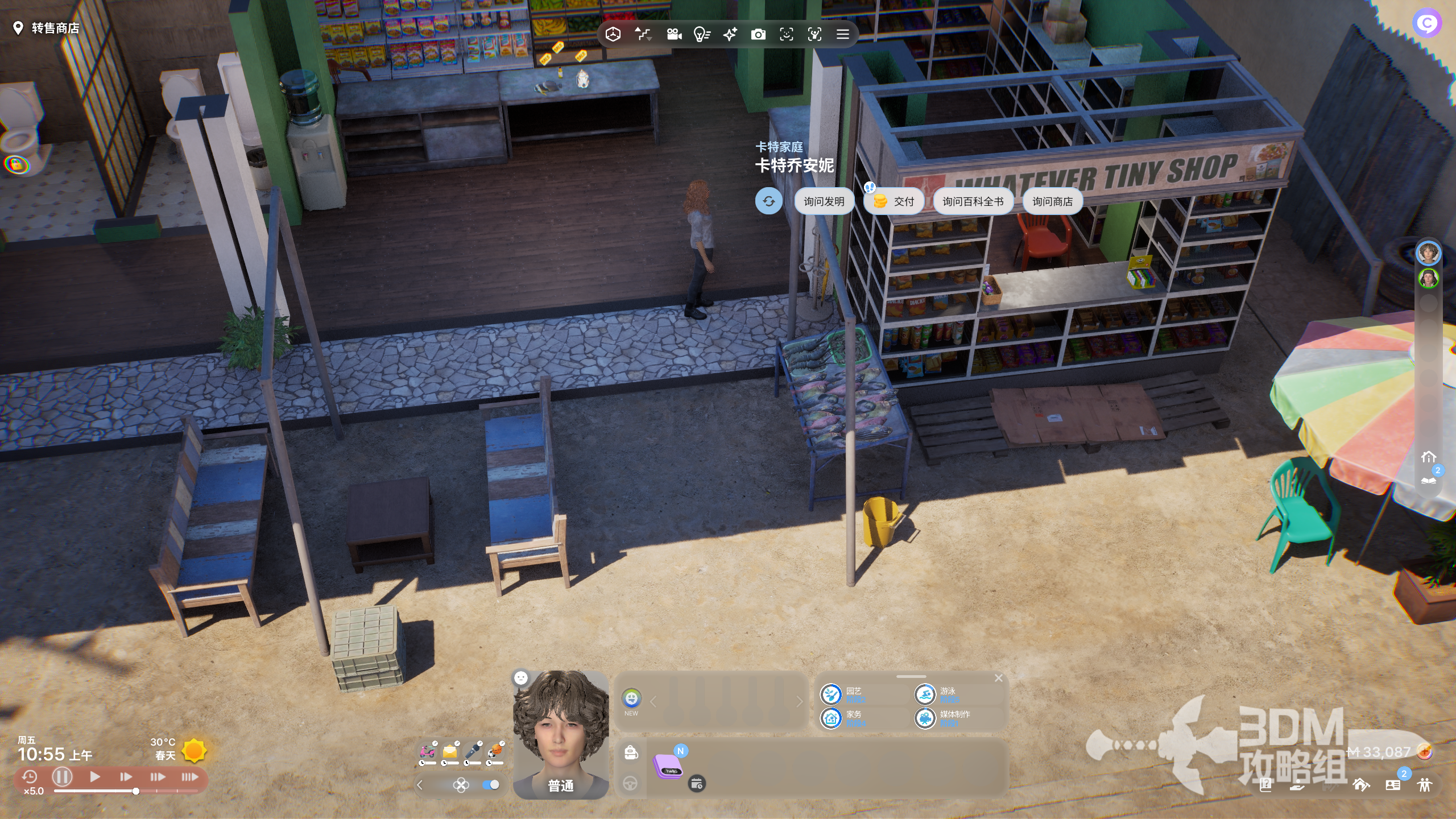Select the 园艺 gardening skill entry
The image size is (1456, 819).
[x=853, y=694]
